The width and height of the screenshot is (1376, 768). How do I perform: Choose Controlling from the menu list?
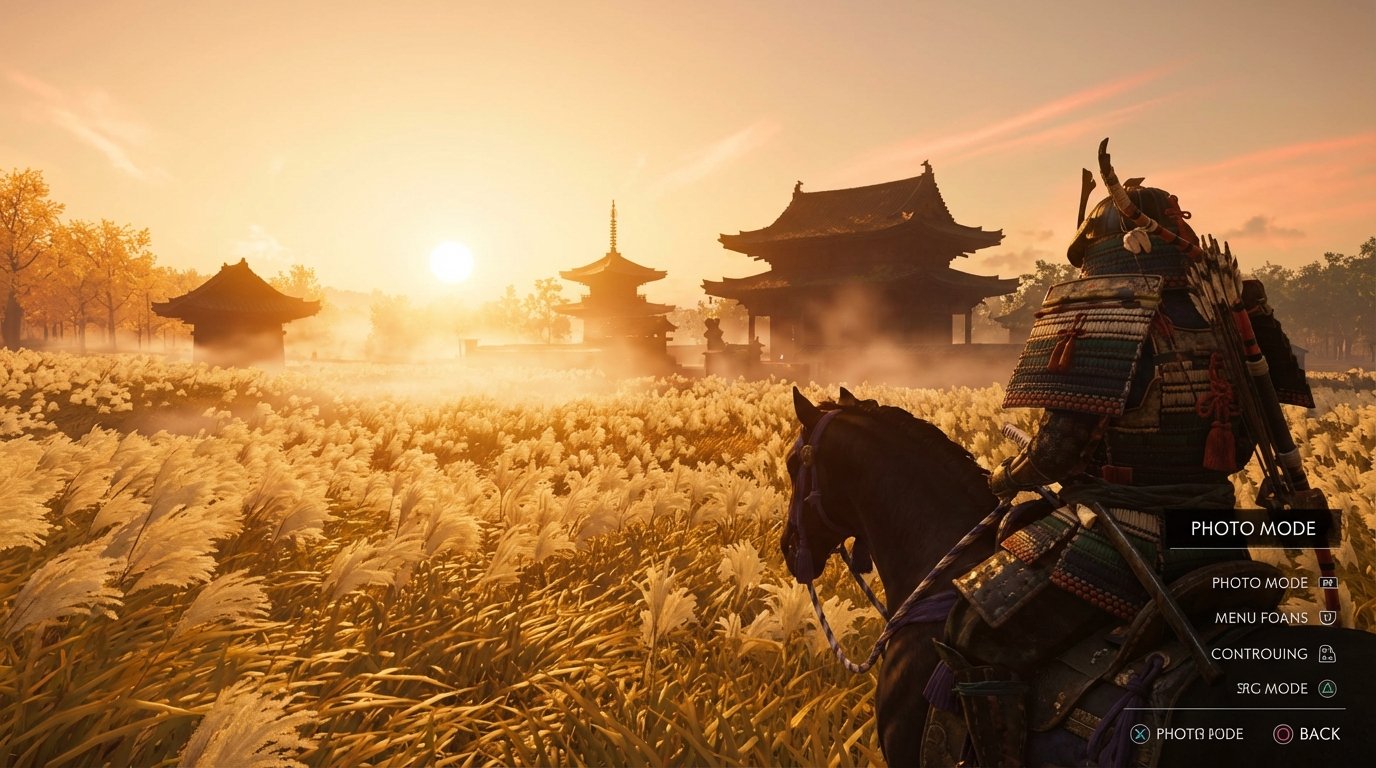tap(1258, 653)
